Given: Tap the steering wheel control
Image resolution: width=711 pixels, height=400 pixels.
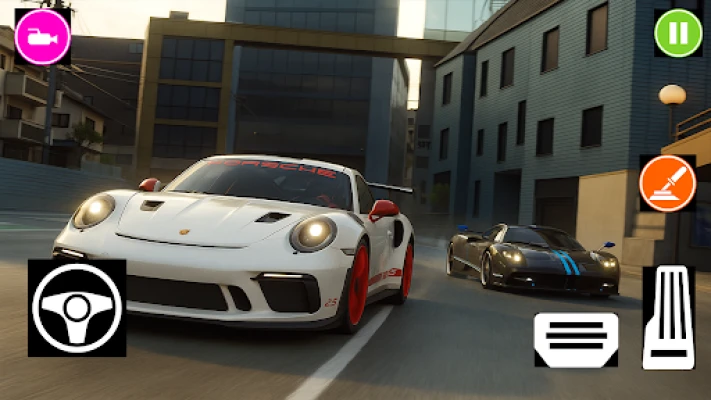Looking at the screenshot, I should click(x=77, y=308).
